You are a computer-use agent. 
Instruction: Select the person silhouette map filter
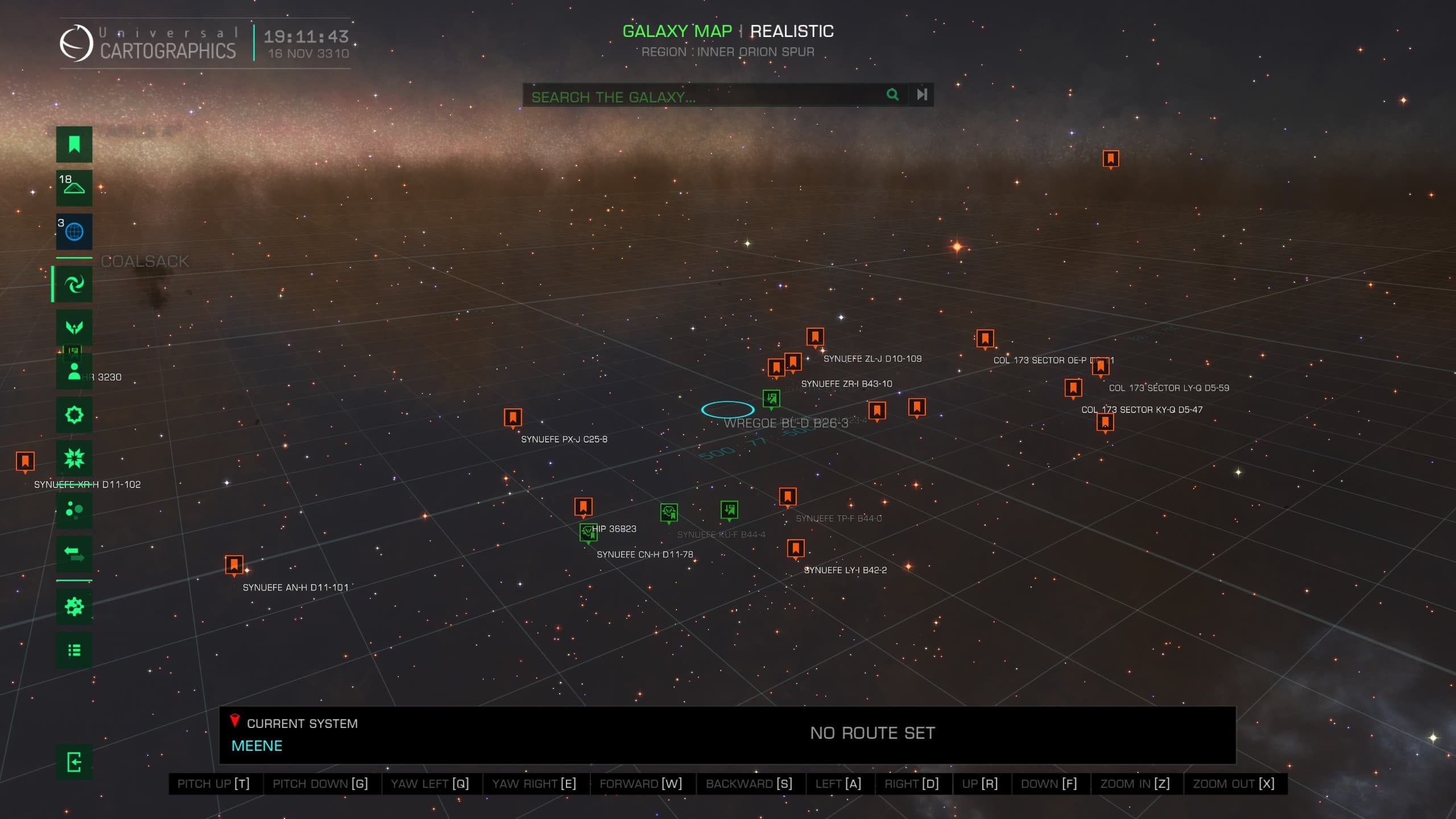74,371
